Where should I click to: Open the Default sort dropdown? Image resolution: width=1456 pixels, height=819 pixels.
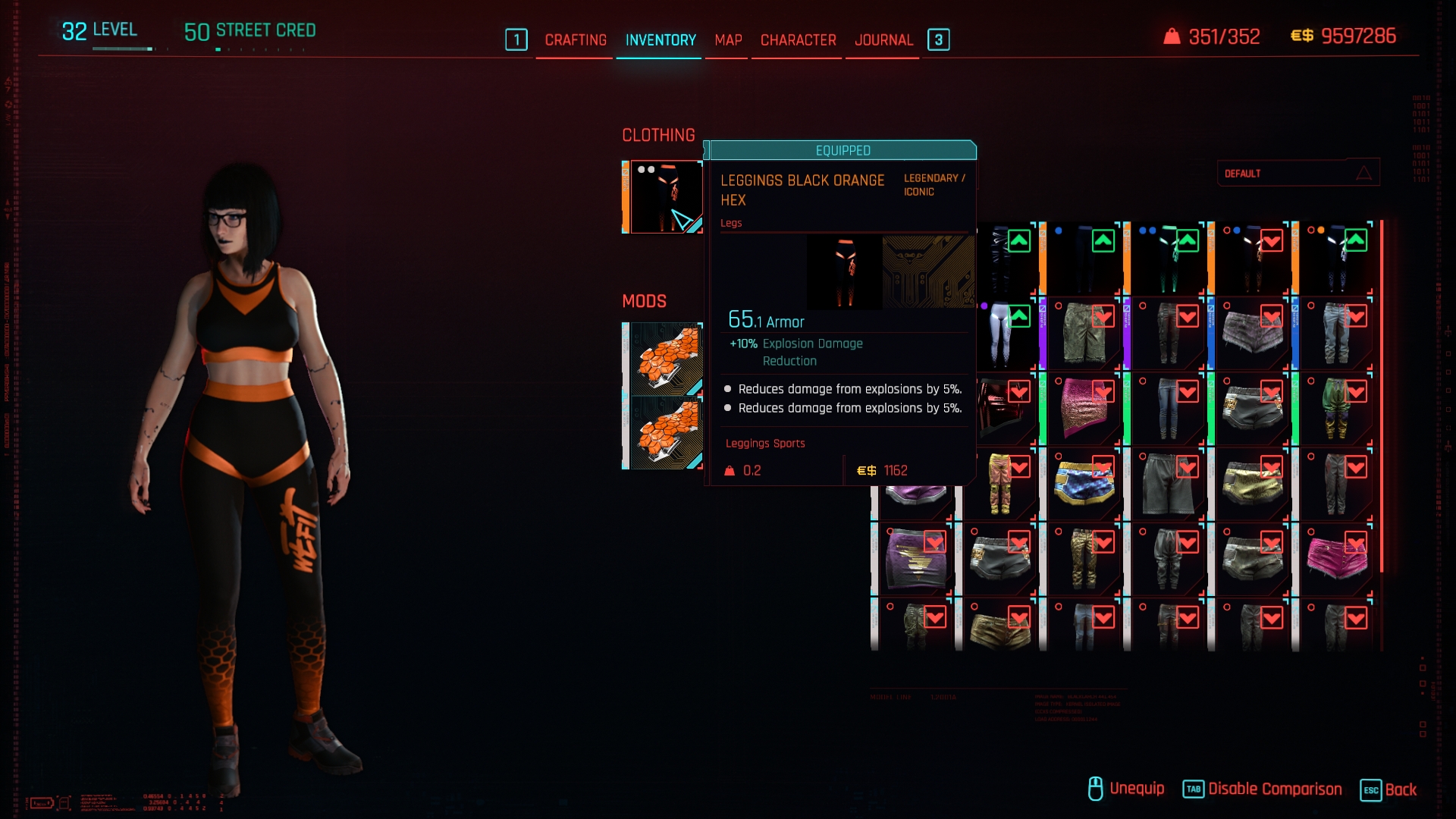coord(1298,174)
